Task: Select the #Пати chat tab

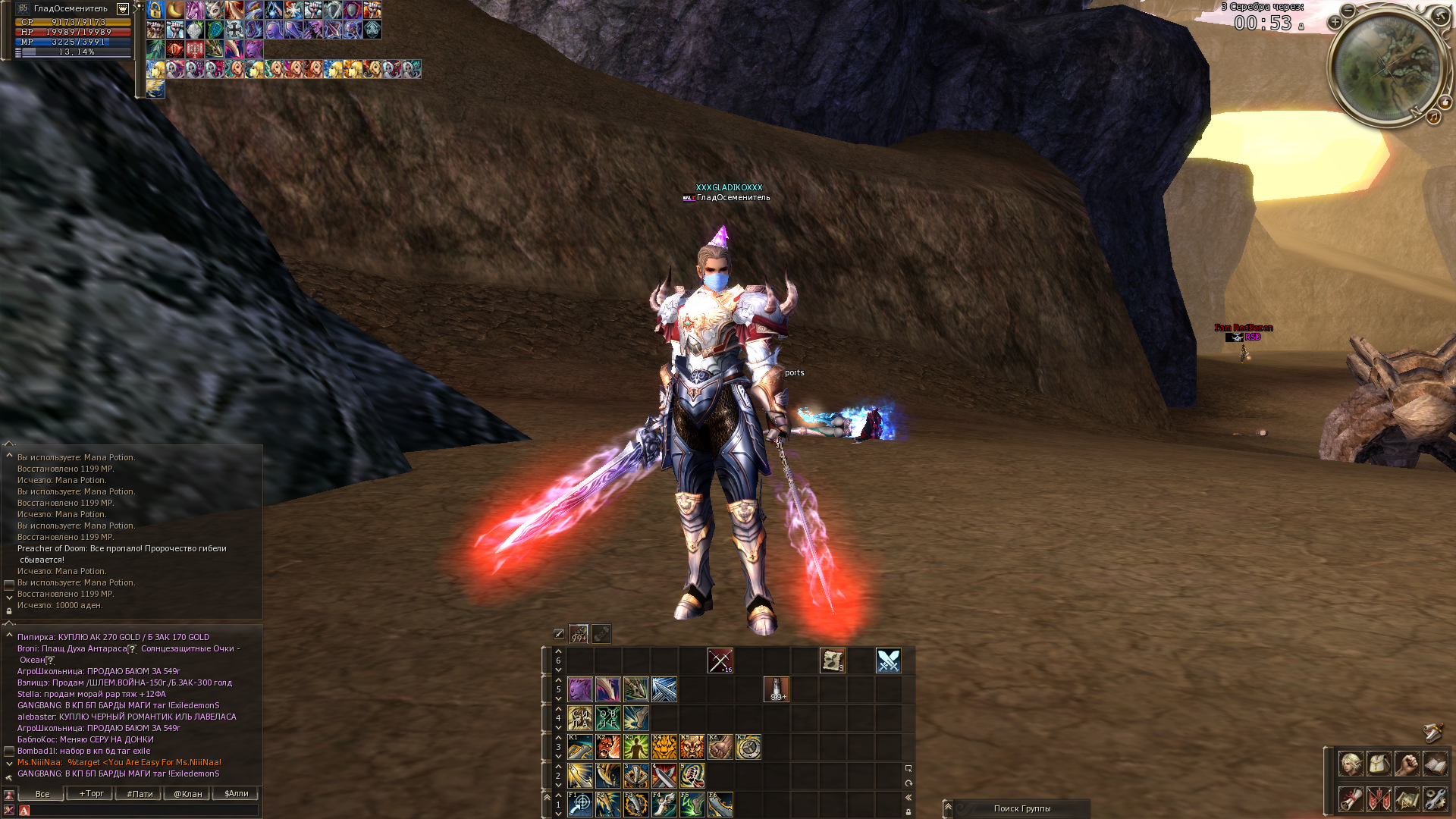Action: pos(140,794)
